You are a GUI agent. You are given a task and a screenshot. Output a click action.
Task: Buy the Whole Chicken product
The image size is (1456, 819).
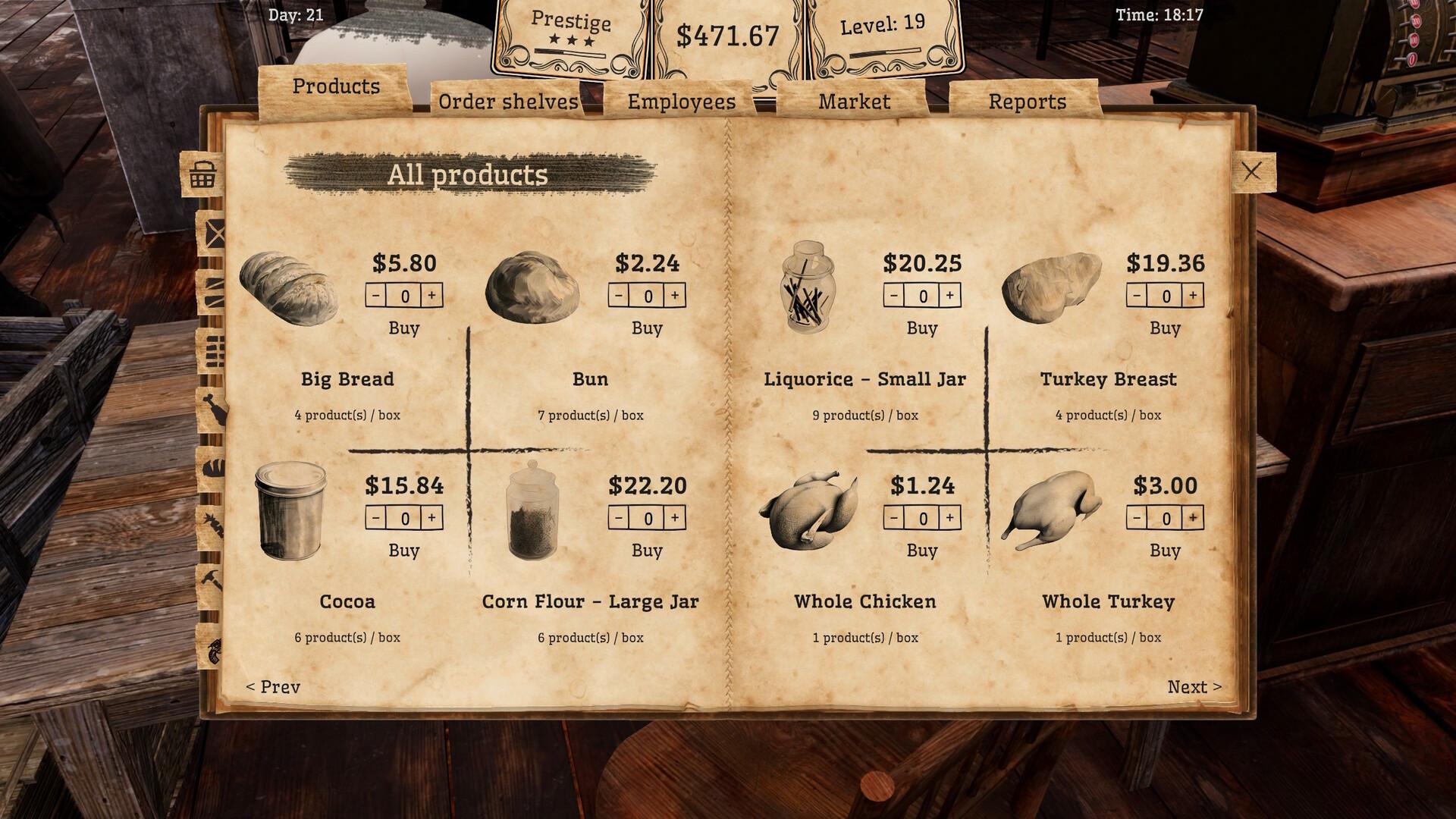(x=922, y=551)
